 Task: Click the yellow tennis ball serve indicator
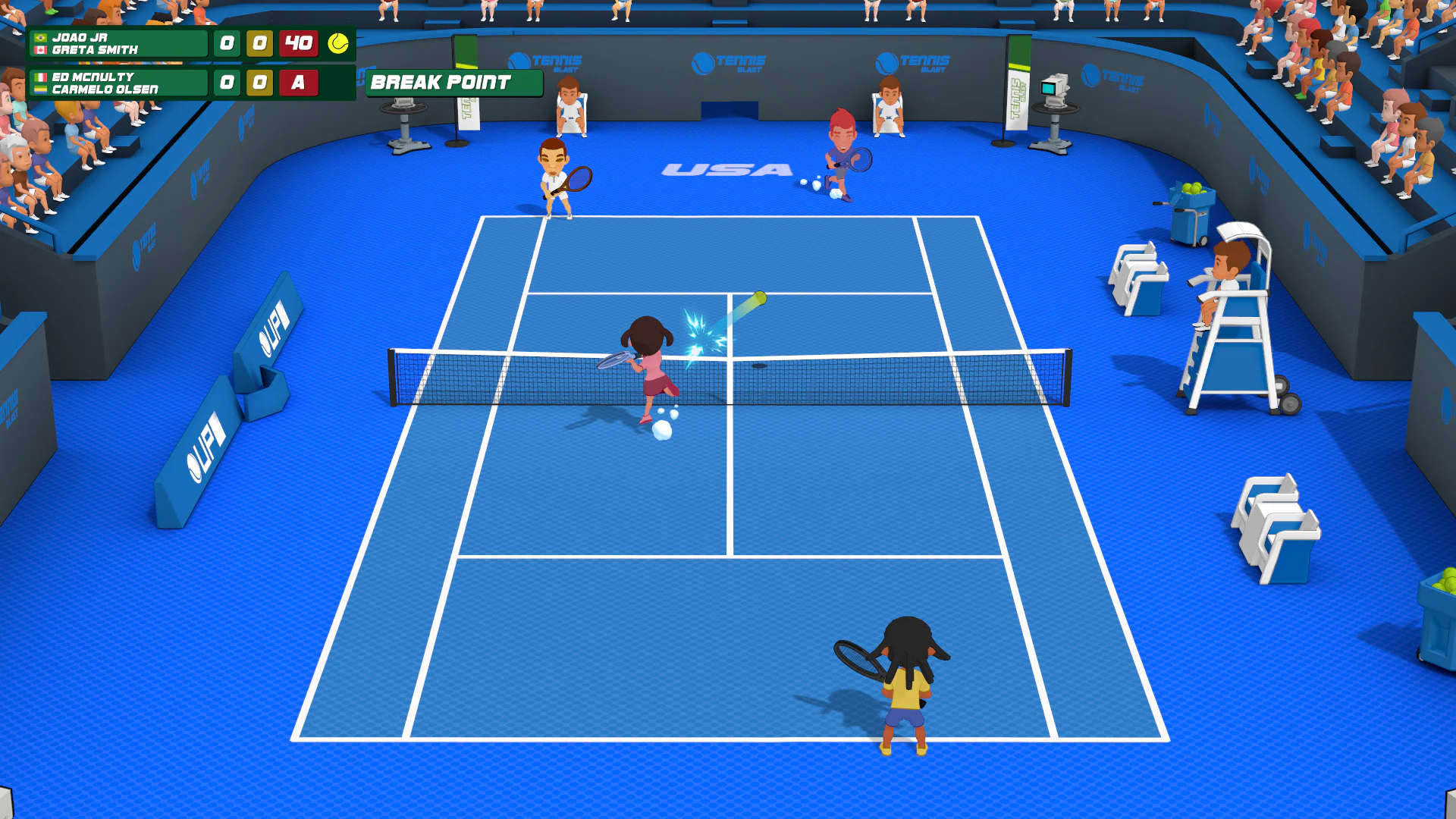337,44
